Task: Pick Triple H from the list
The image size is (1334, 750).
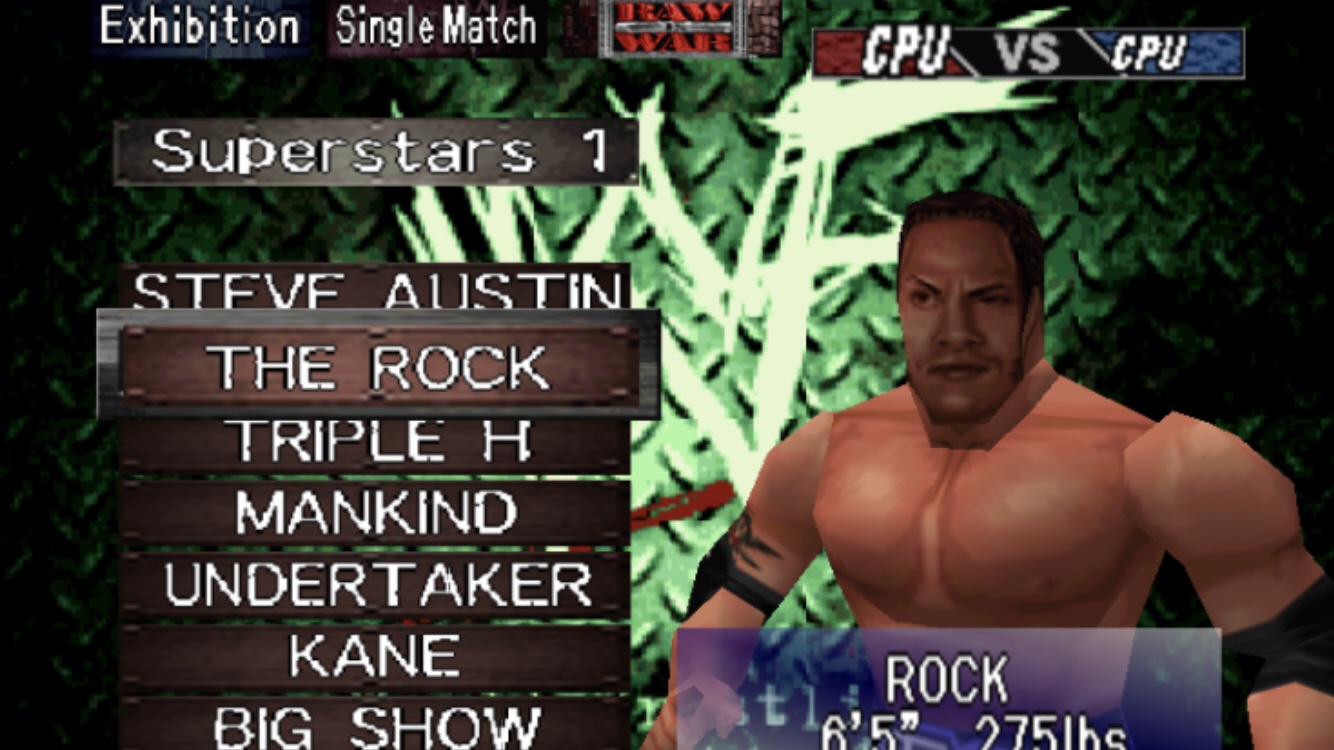Action: (376, 441)
